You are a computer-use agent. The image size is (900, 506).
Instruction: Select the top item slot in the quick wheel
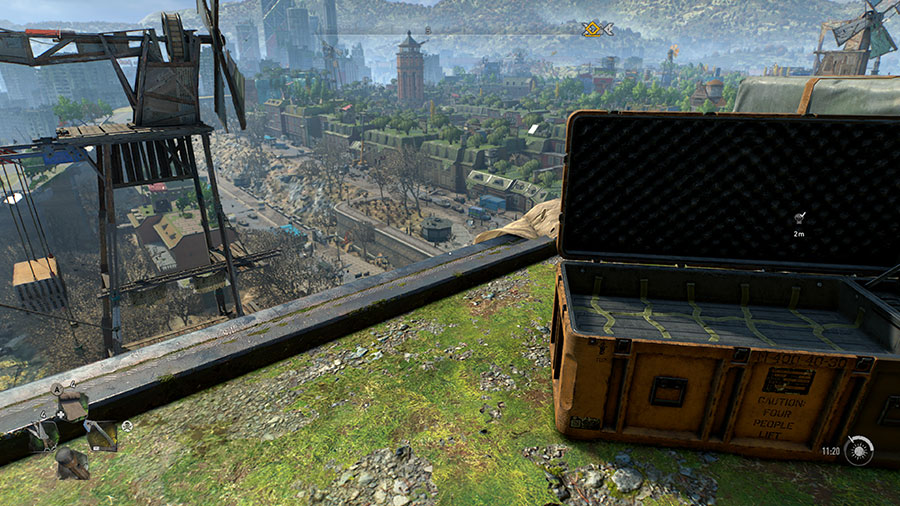72,404
